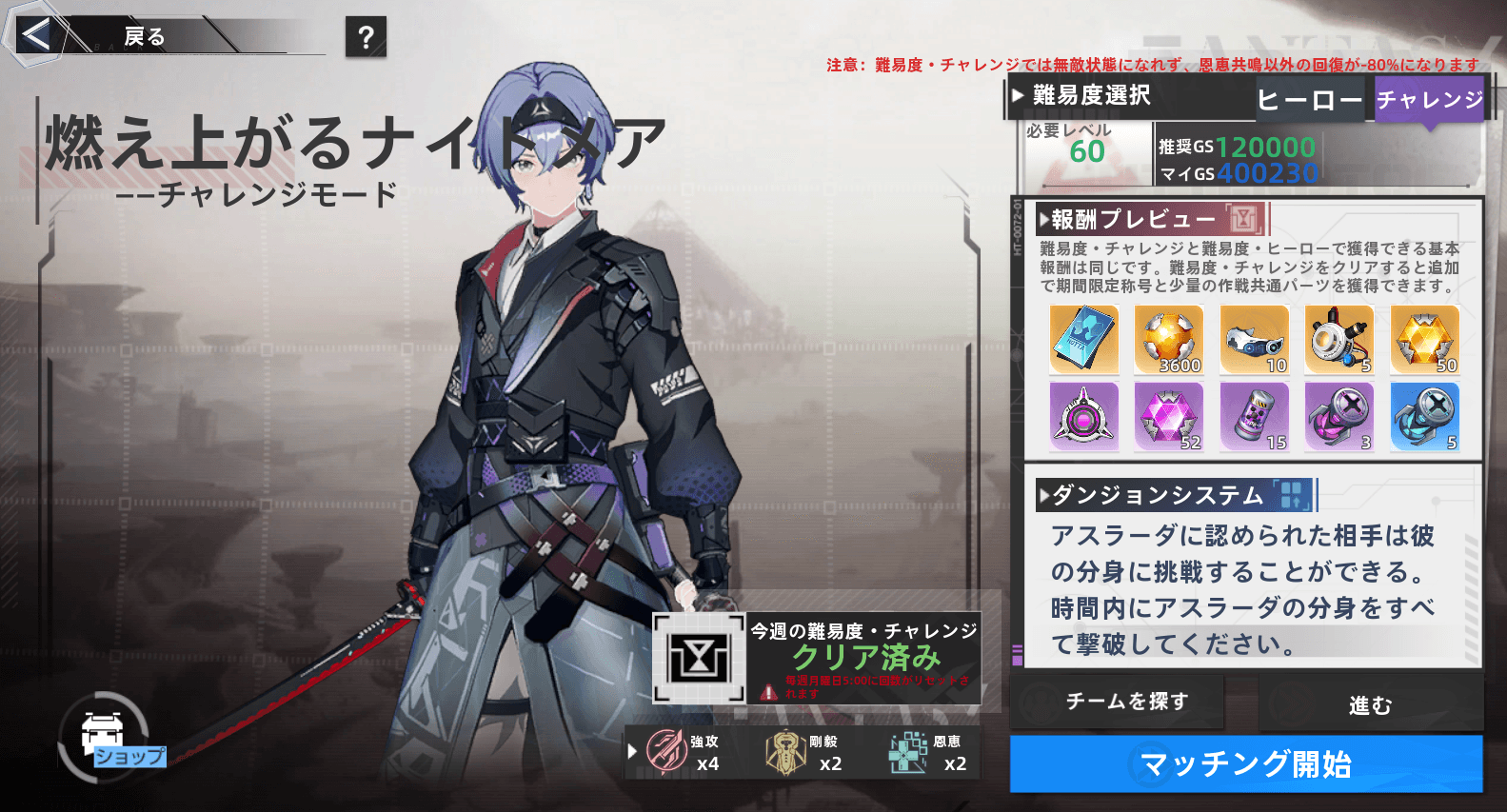Image resolution: width=1507 pixels, height=812 pixels.
Task: Start matchmaking with マッチング開始
Action: [1245, 763]
